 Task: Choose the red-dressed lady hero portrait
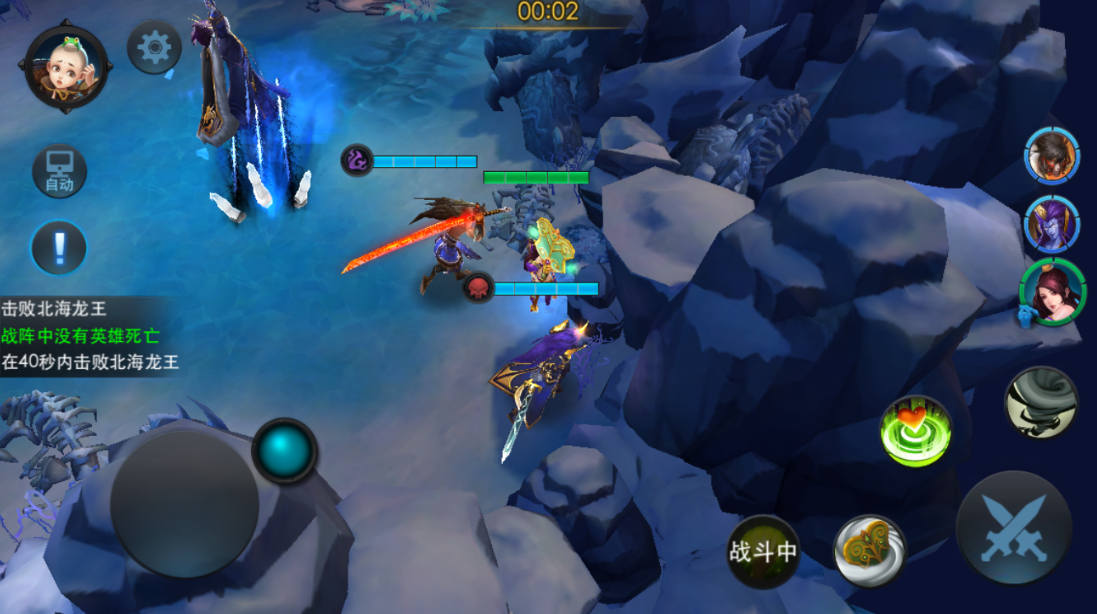(1051, 292)
